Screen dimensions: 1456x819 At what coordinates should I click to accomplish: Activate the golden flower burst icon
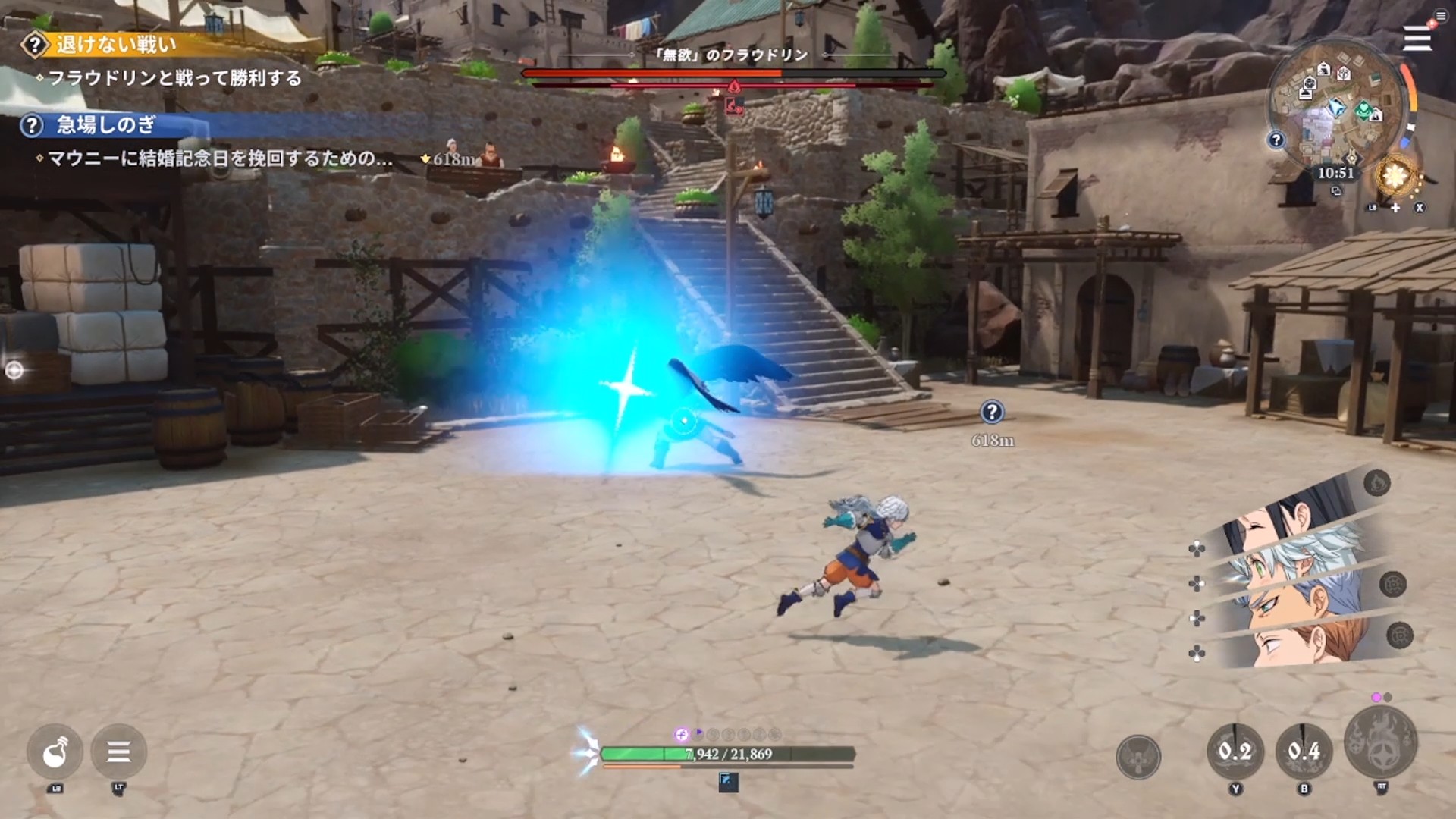point(1395,176)
